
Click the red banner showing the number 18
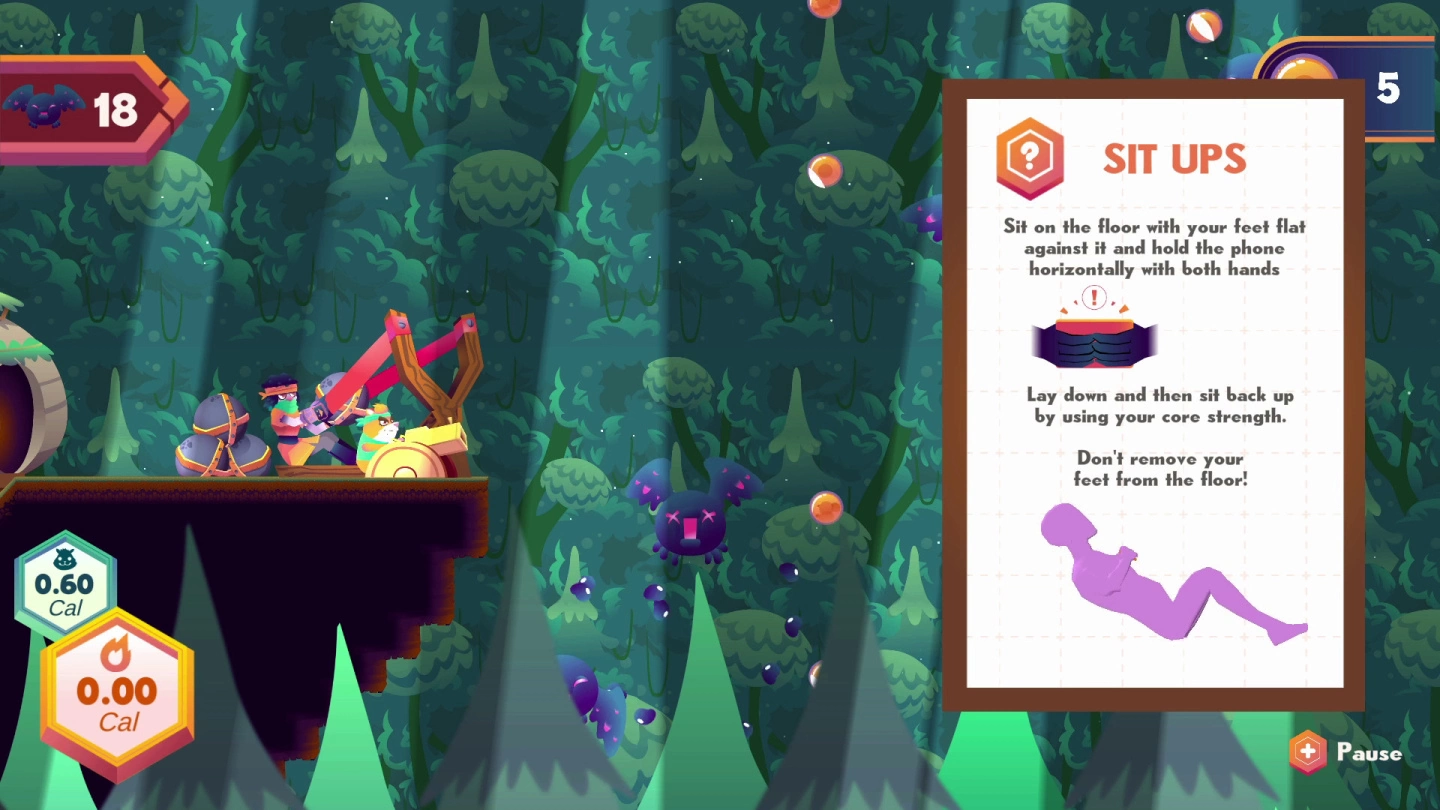(115, 110)
